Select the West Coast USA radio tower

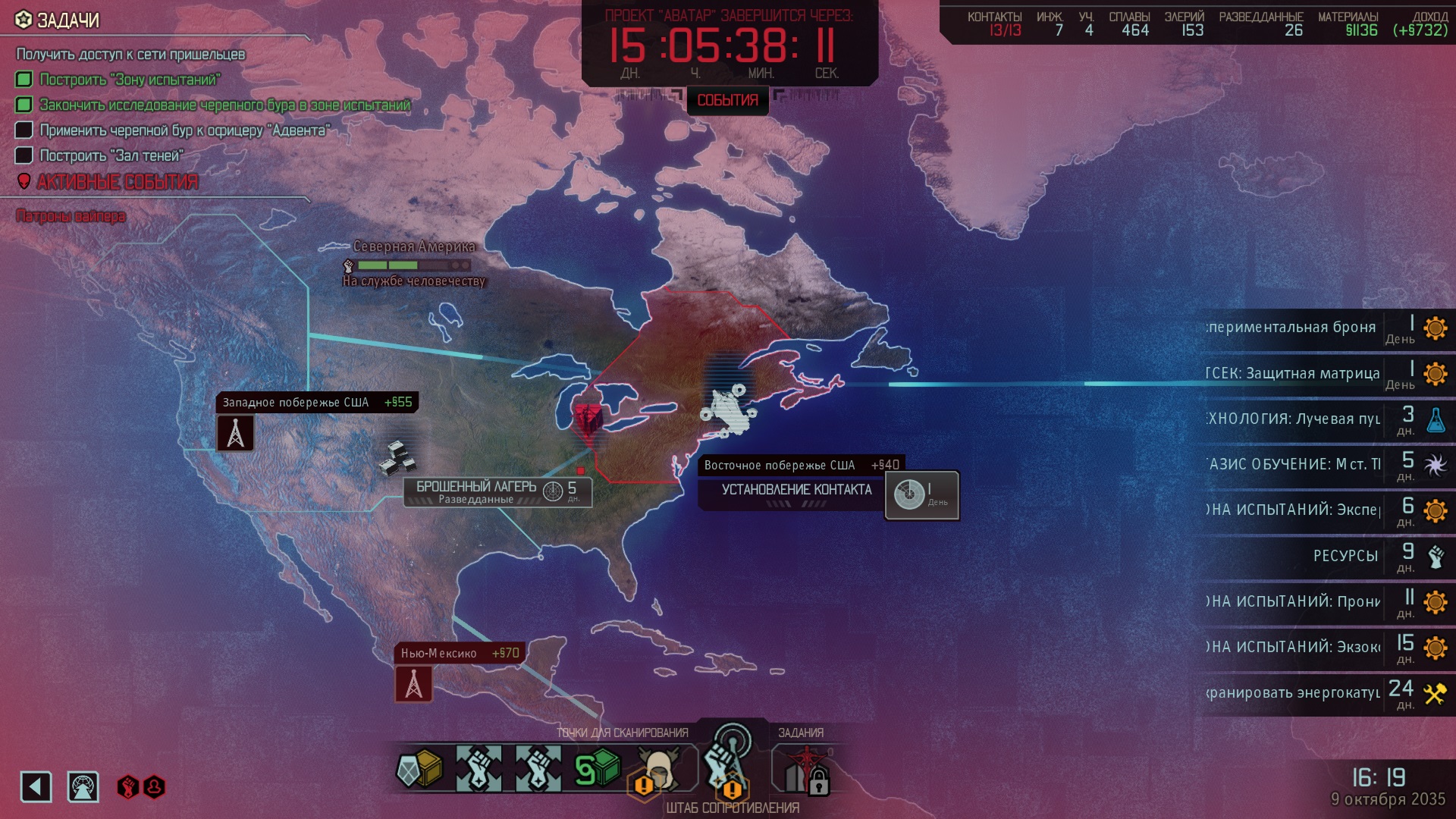pyautogui.click(x=236, y=433)
